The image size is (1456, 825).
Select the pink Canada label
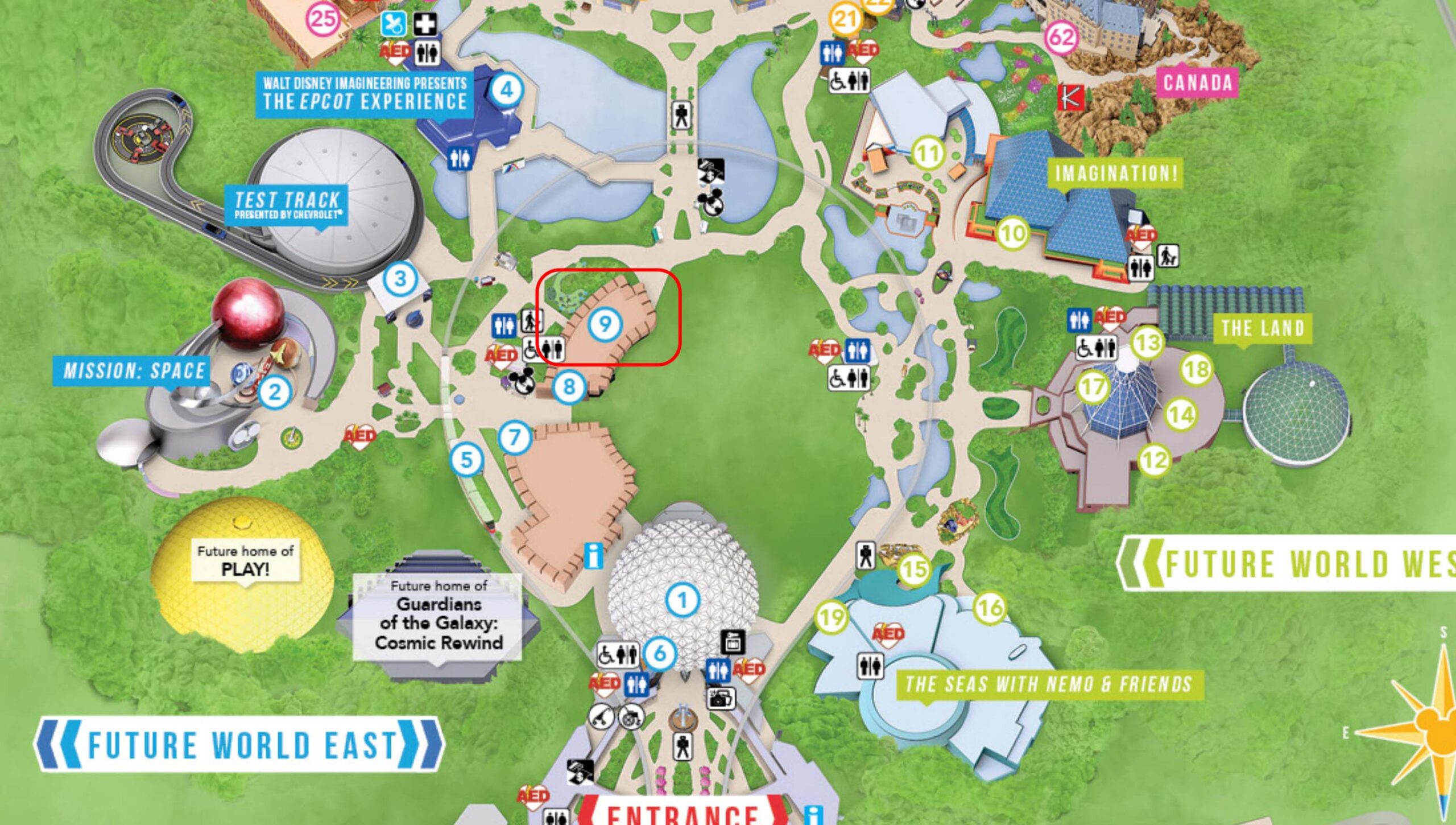[1197, 83]
